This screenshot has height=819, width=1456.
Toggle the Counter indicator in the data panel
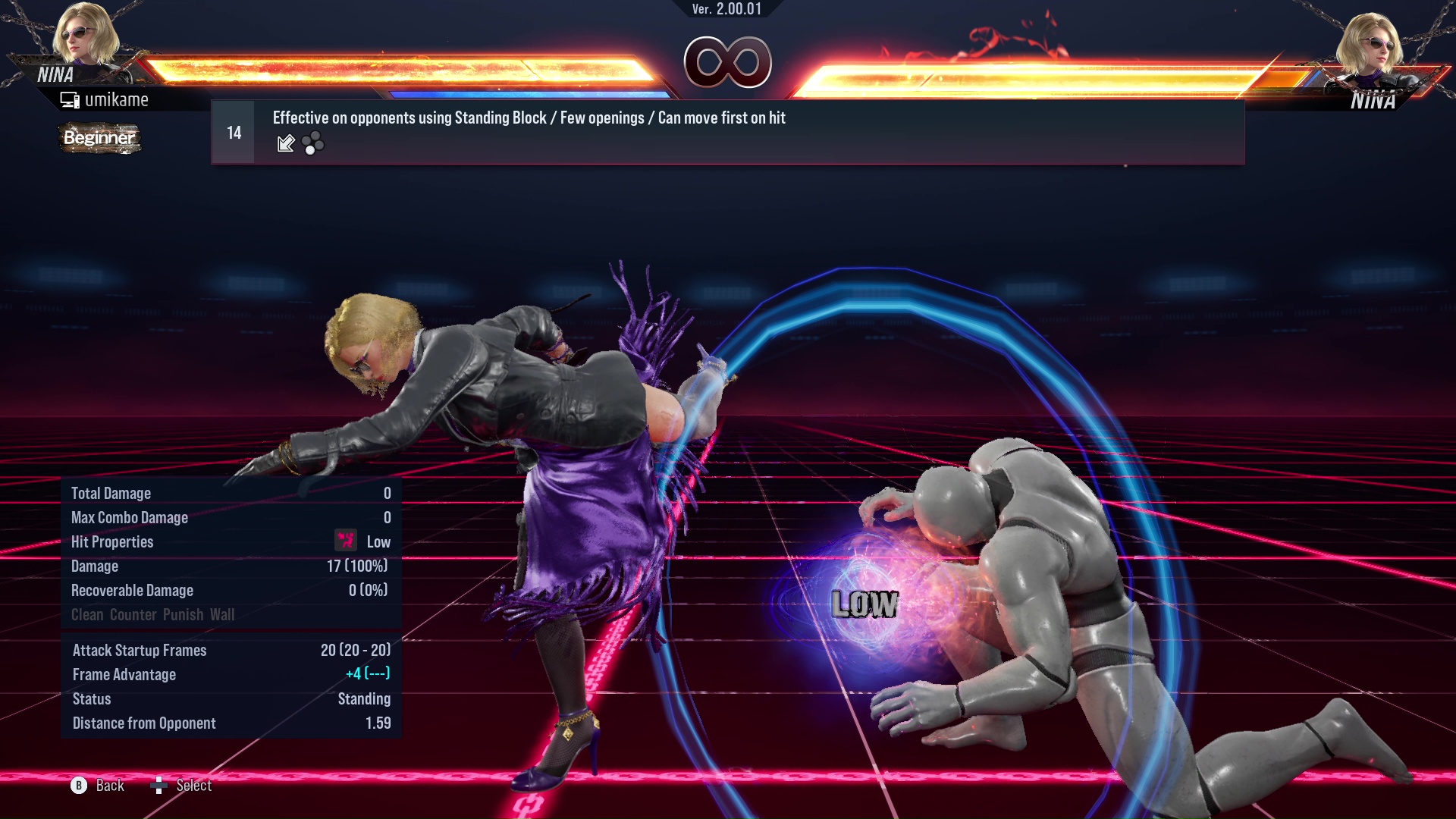[x=133, y=615]
